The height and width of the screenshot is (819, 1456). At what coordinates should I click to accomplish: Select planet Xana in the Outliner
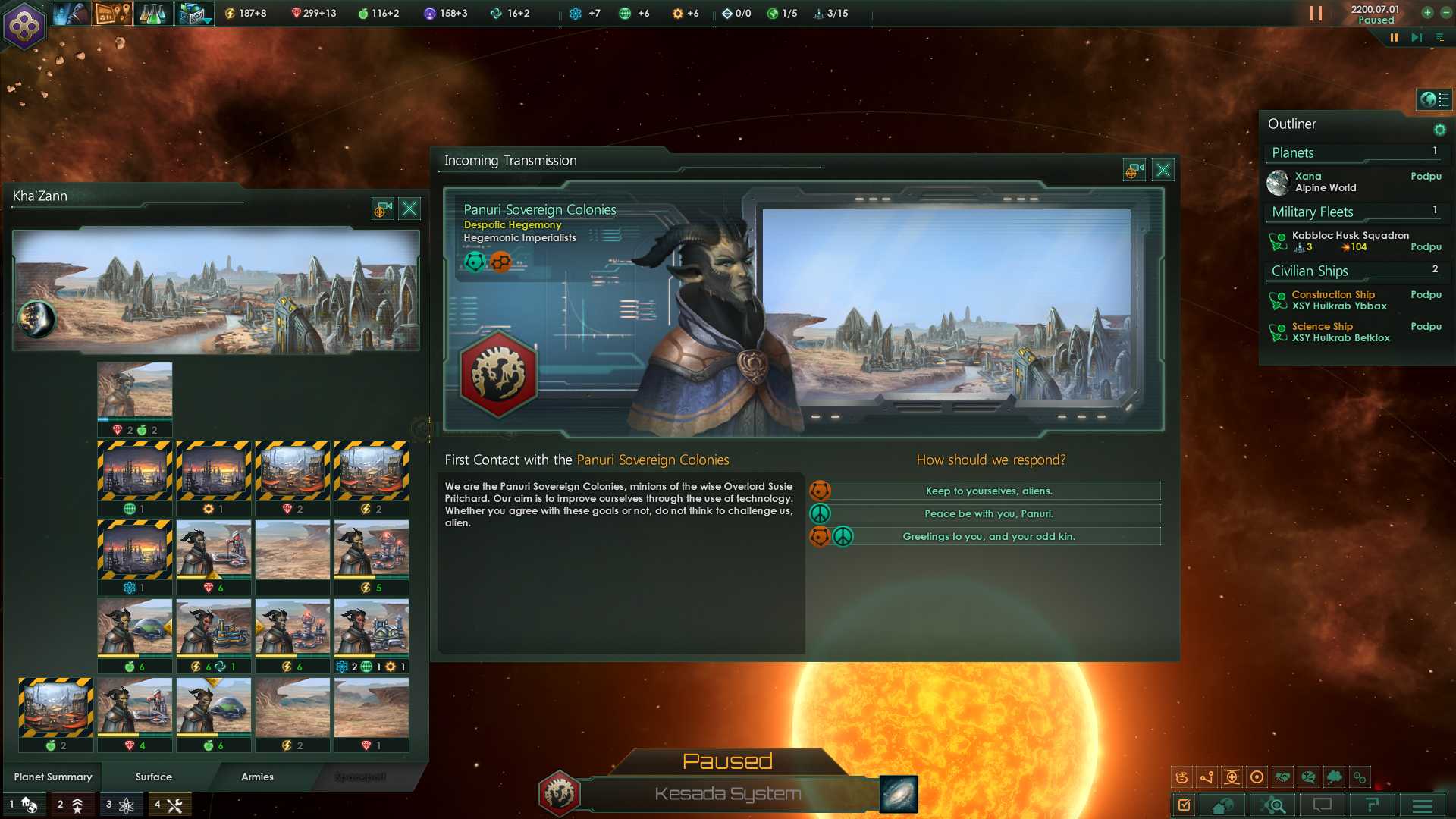pyautogui.click(x=1307, y=181)
